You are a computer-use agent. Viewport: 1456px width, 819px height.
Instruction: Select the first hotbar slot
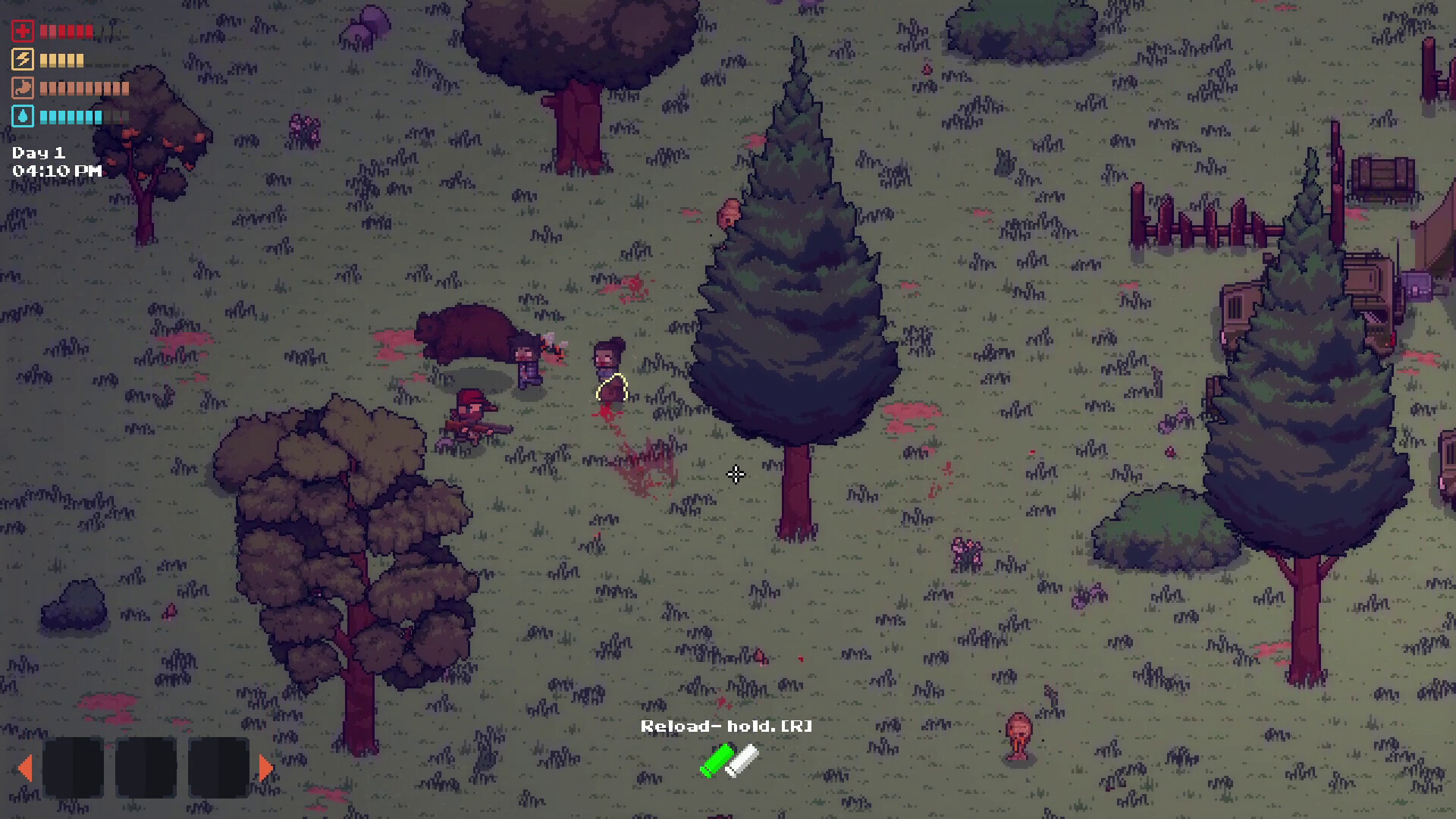(x=72, y=767)
